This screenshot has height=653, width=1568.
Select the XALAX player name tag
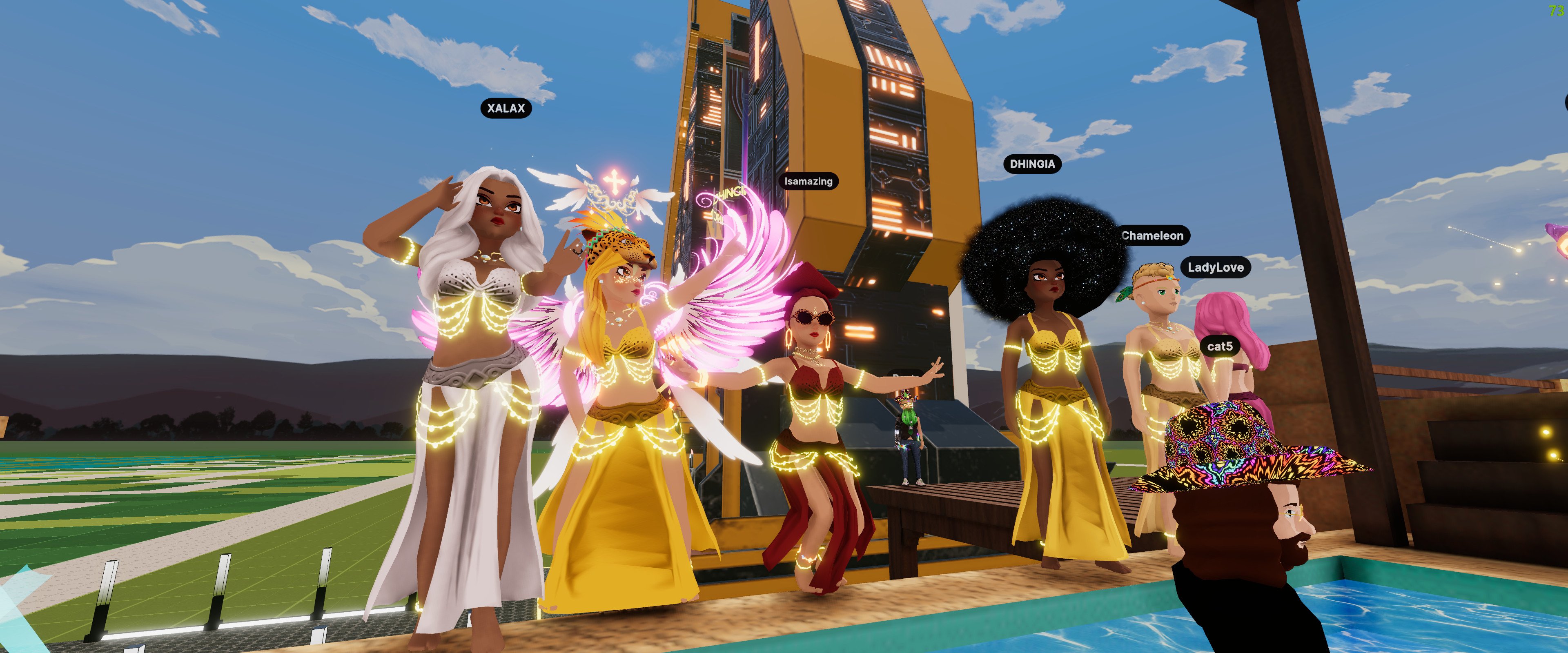506,108
